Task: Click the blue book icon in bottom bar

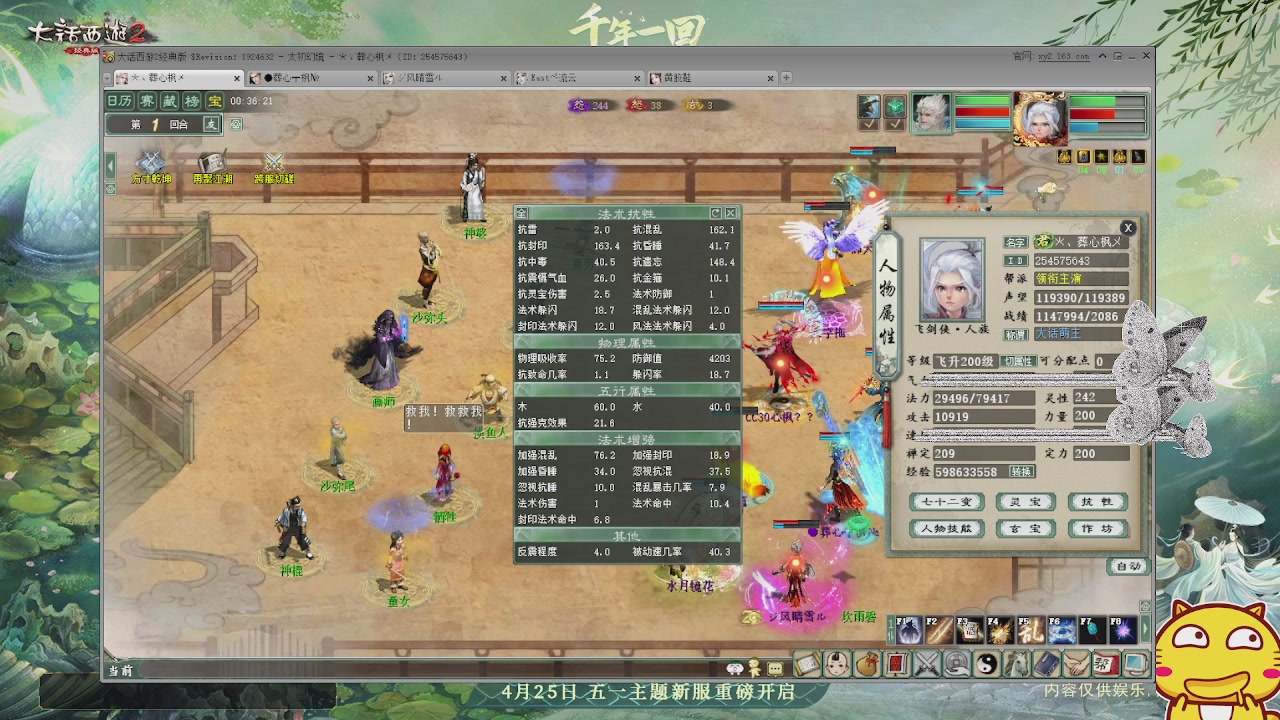Action: (x=1044, y=663)
